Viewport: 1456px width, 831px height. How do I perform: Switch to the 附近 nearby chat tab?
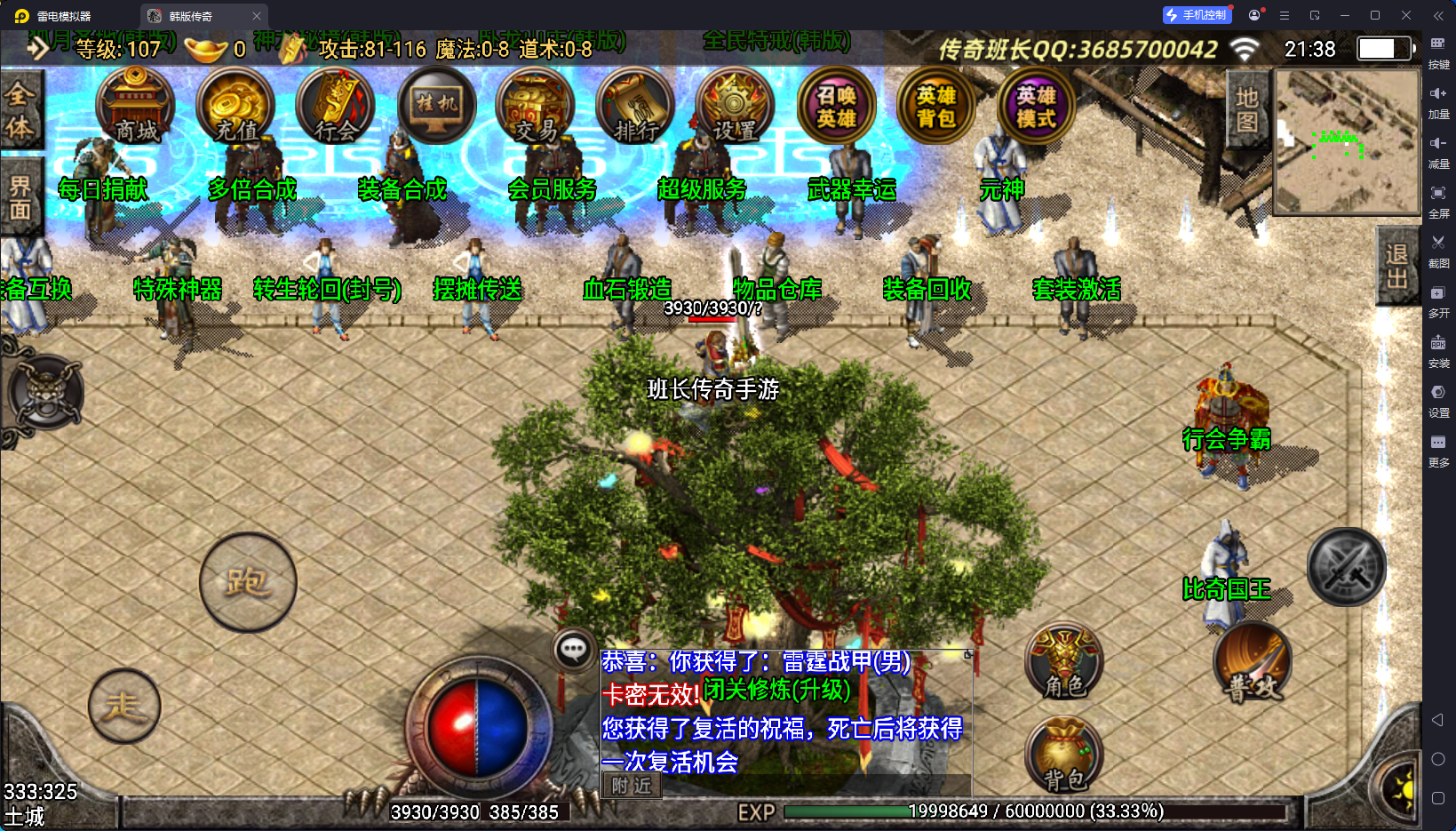632,786
